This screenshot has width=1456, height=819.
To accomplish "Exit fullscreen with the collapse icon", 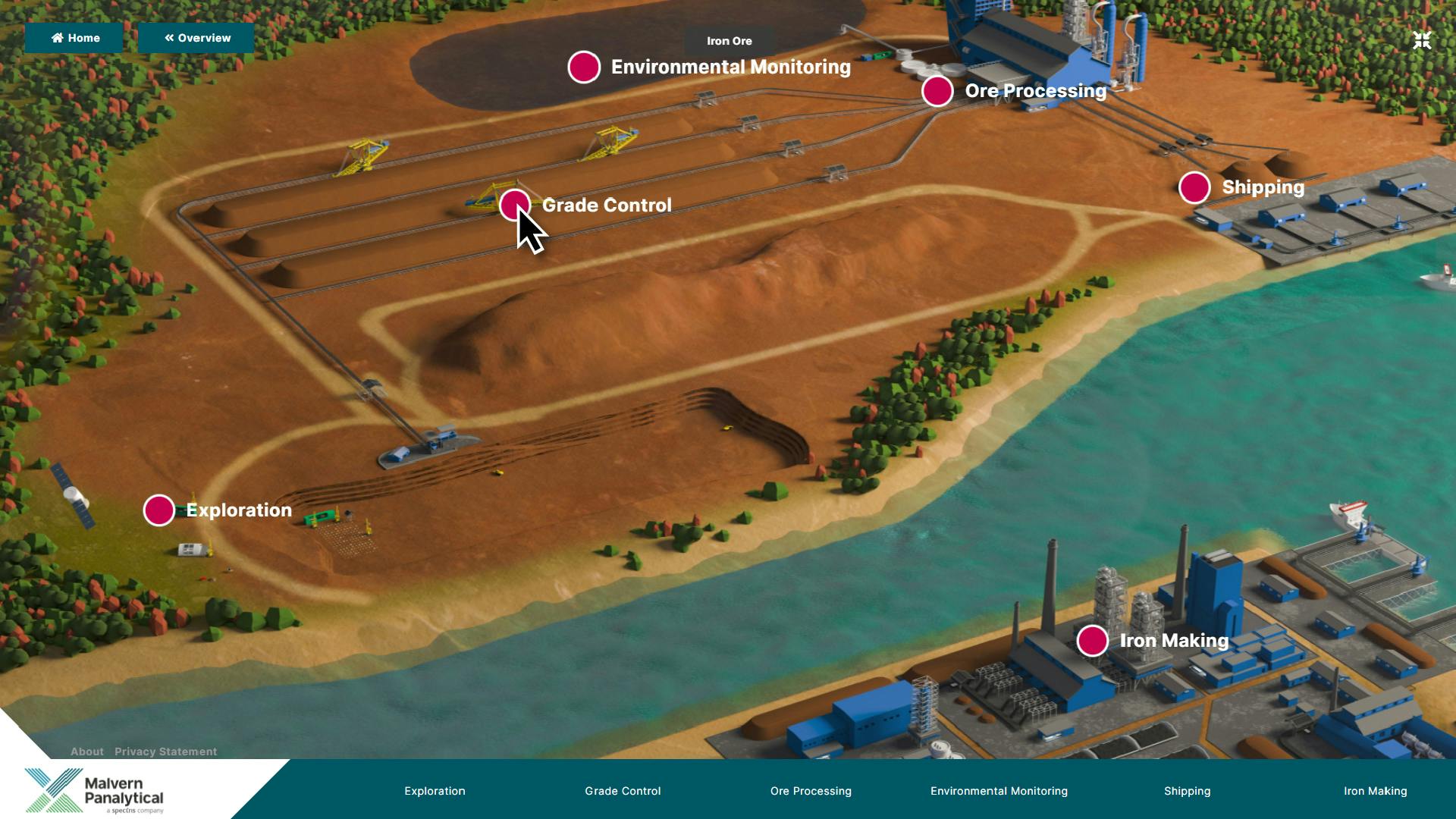I will (x=1422, y=40).
